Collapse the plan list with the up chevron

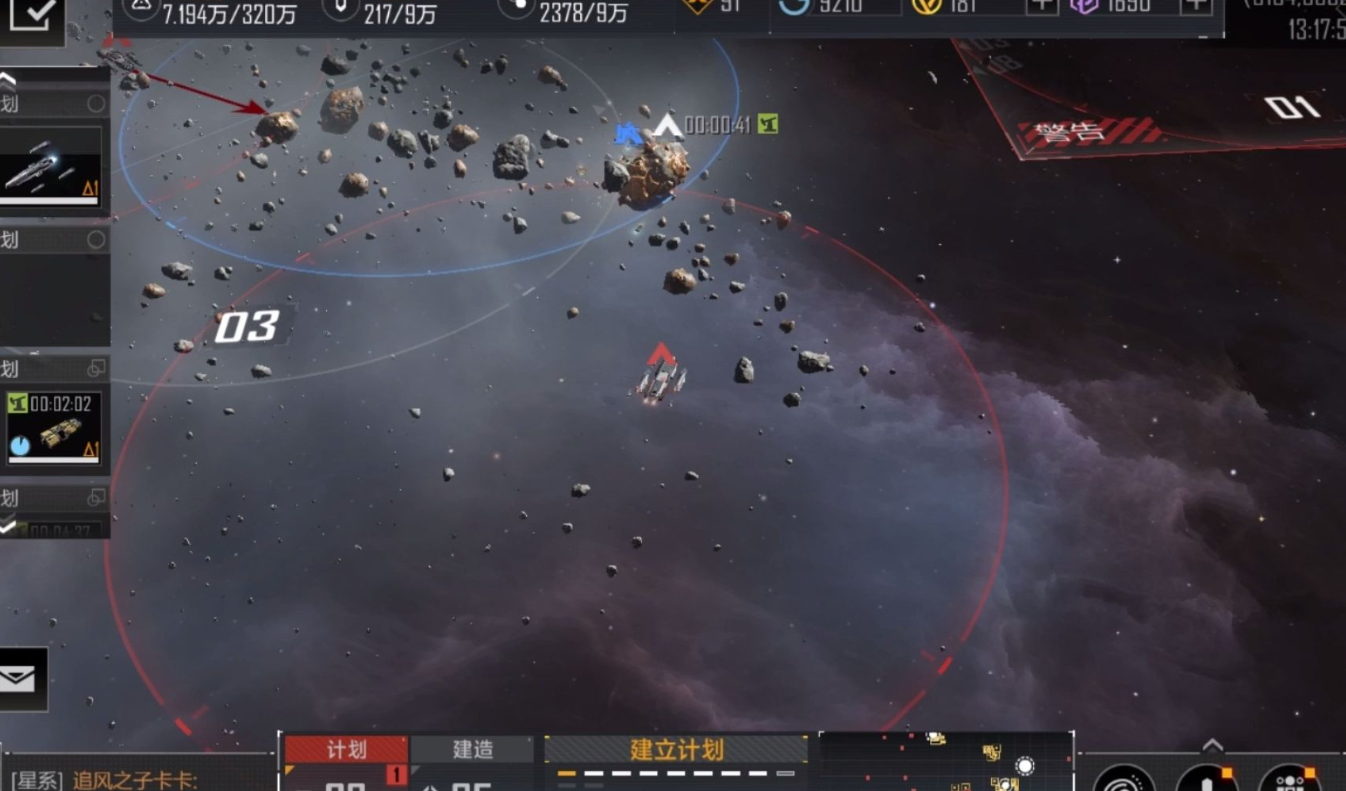(8, 80)
